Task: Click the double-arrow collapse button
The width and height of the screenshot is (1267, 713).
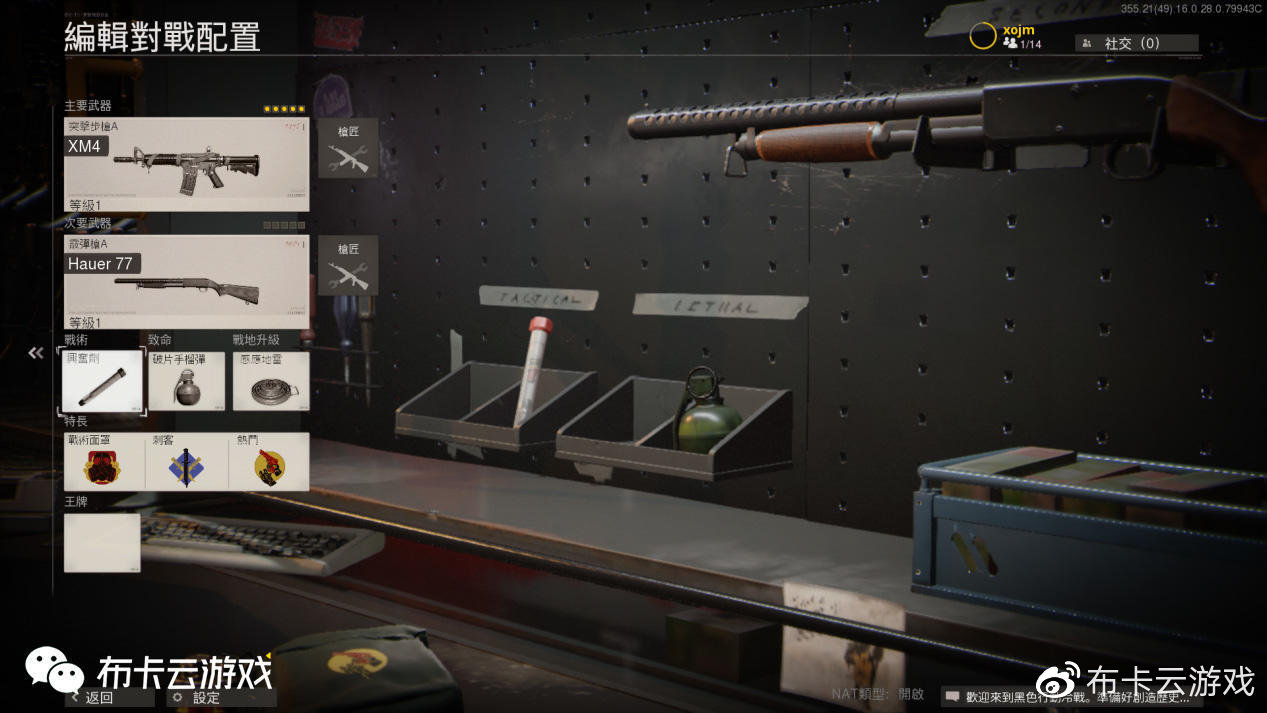Action: click(x=36, y=353)
